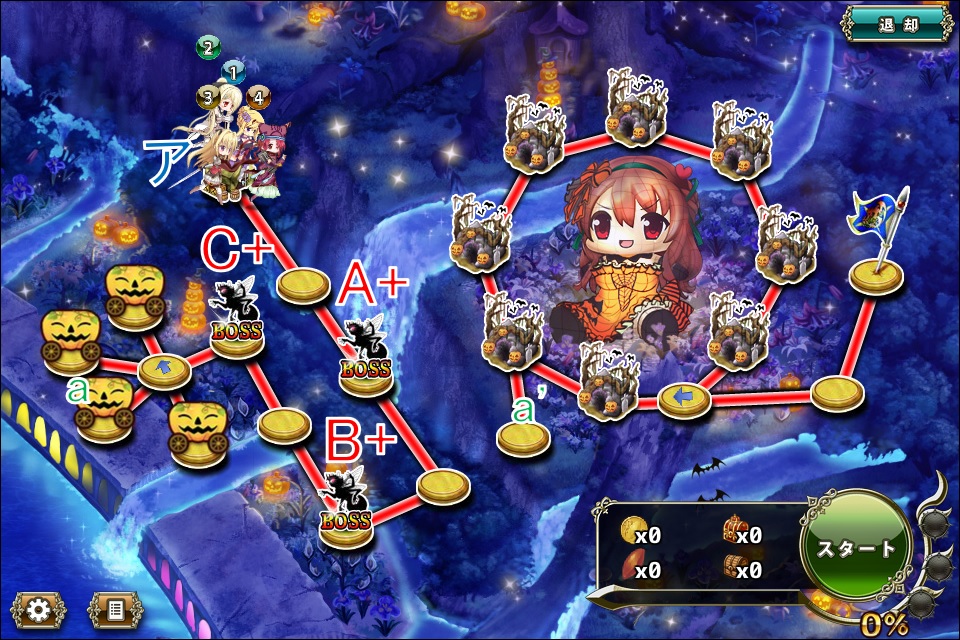Select party squad number 4 marker

click(258, 97)
